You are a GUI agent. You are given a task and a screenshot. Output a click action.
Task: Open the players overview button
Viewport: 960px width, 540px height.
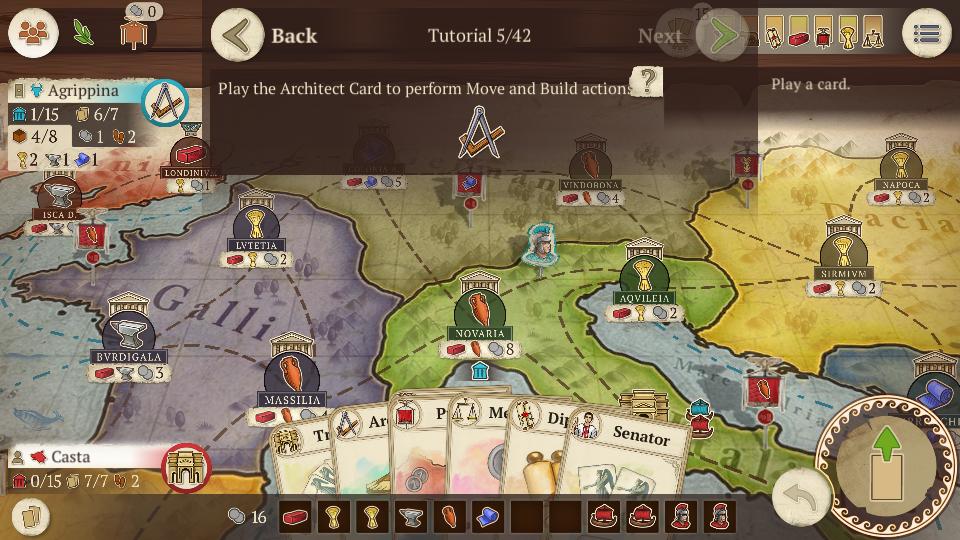(33, 32)
